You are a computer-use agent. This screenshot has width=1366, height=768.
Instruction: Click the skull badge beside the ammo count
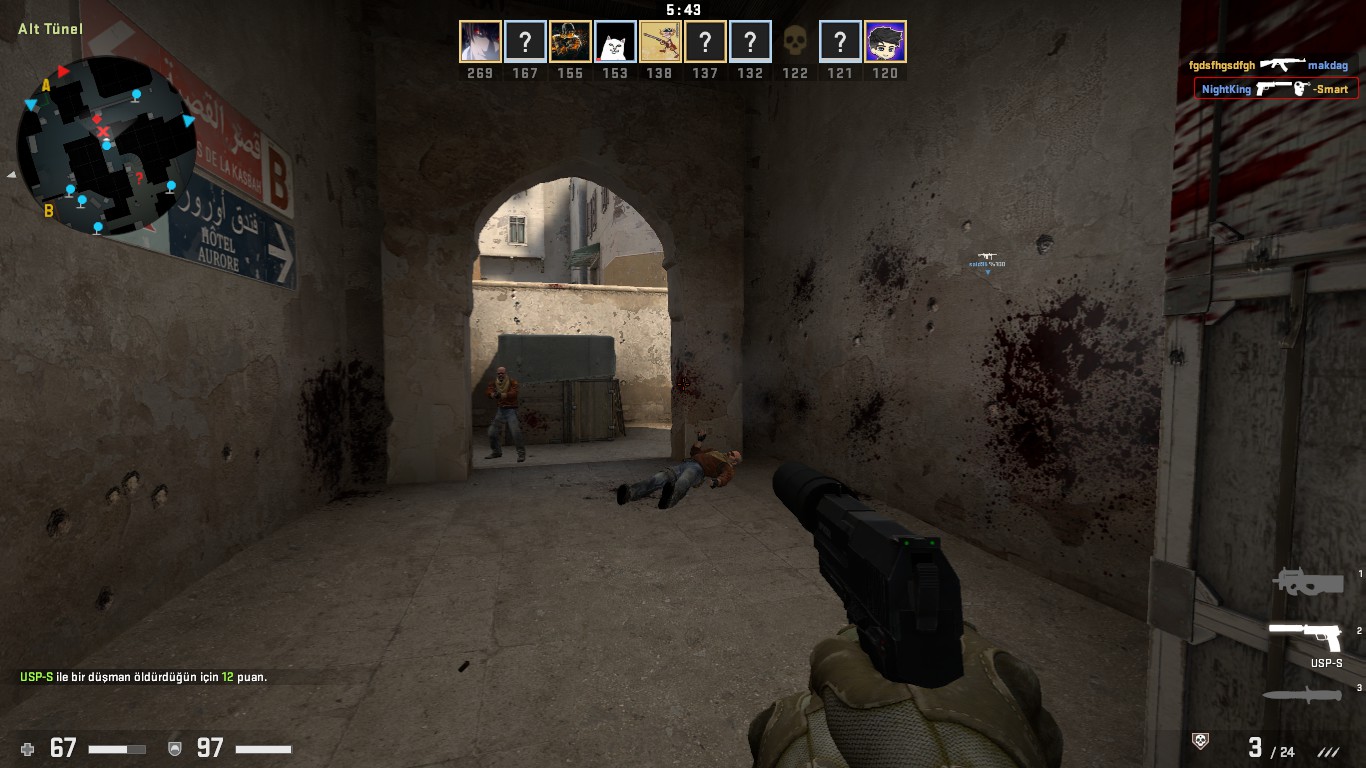click(x=1201, y=741)
